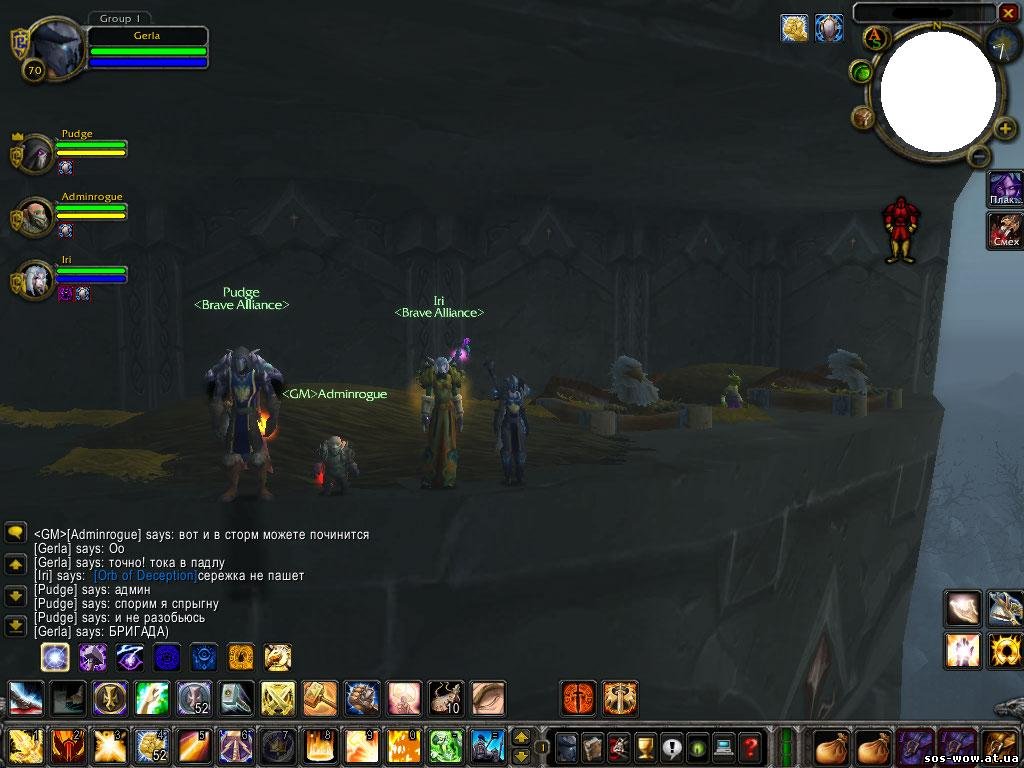This screenshot has height=768, width=1024.
Task: Click the minimap
Action: click(937, 91)
